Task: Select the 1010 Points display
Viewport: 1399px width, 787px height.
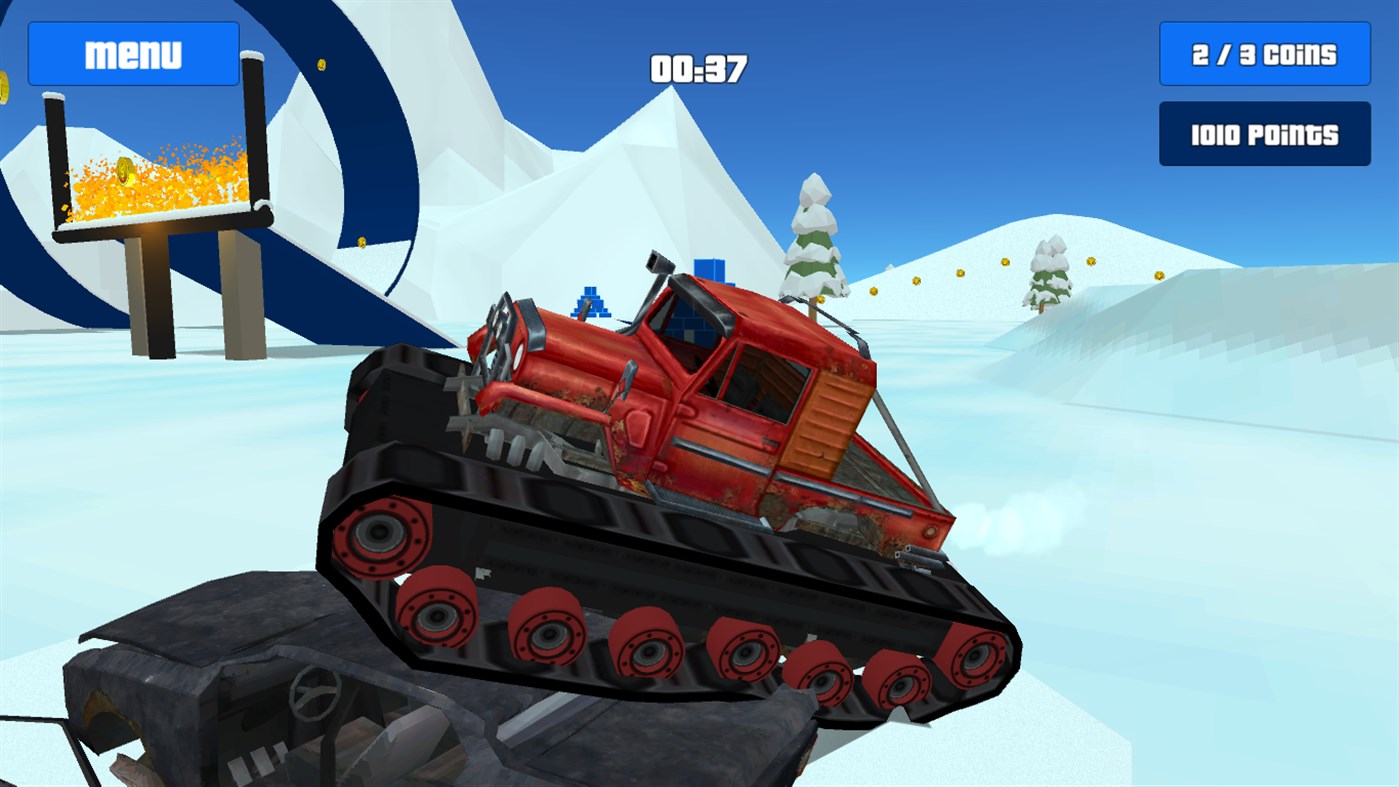Action: point(1263,132)
